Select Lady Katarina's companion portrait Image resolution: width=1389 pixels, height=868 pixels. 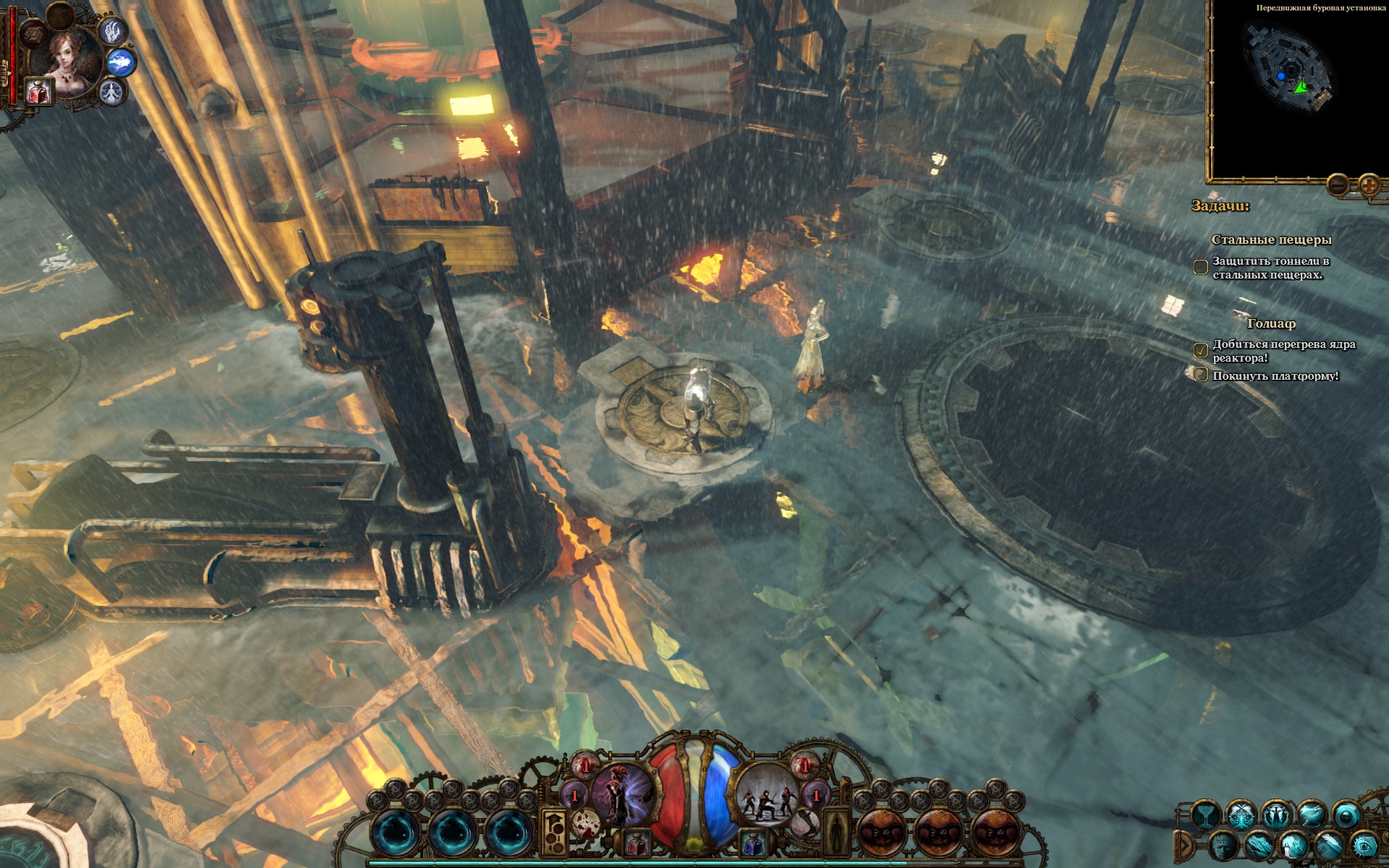(69, 61)
